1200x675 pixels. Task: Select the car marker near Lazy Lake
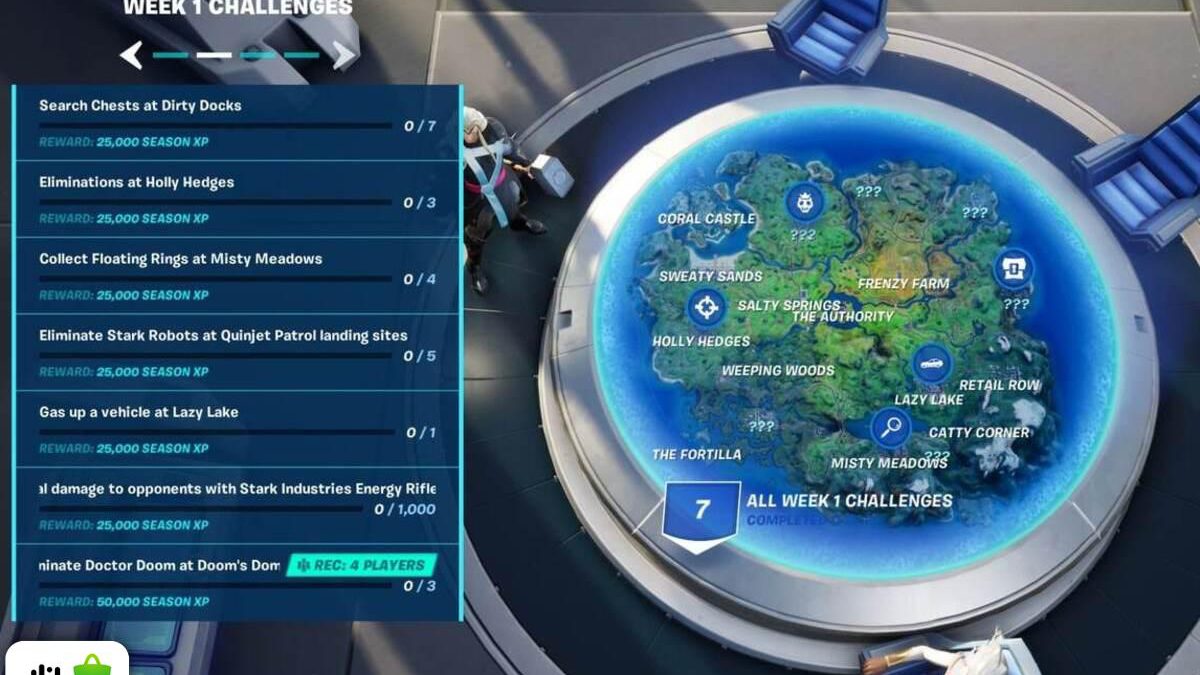[931, 364]
